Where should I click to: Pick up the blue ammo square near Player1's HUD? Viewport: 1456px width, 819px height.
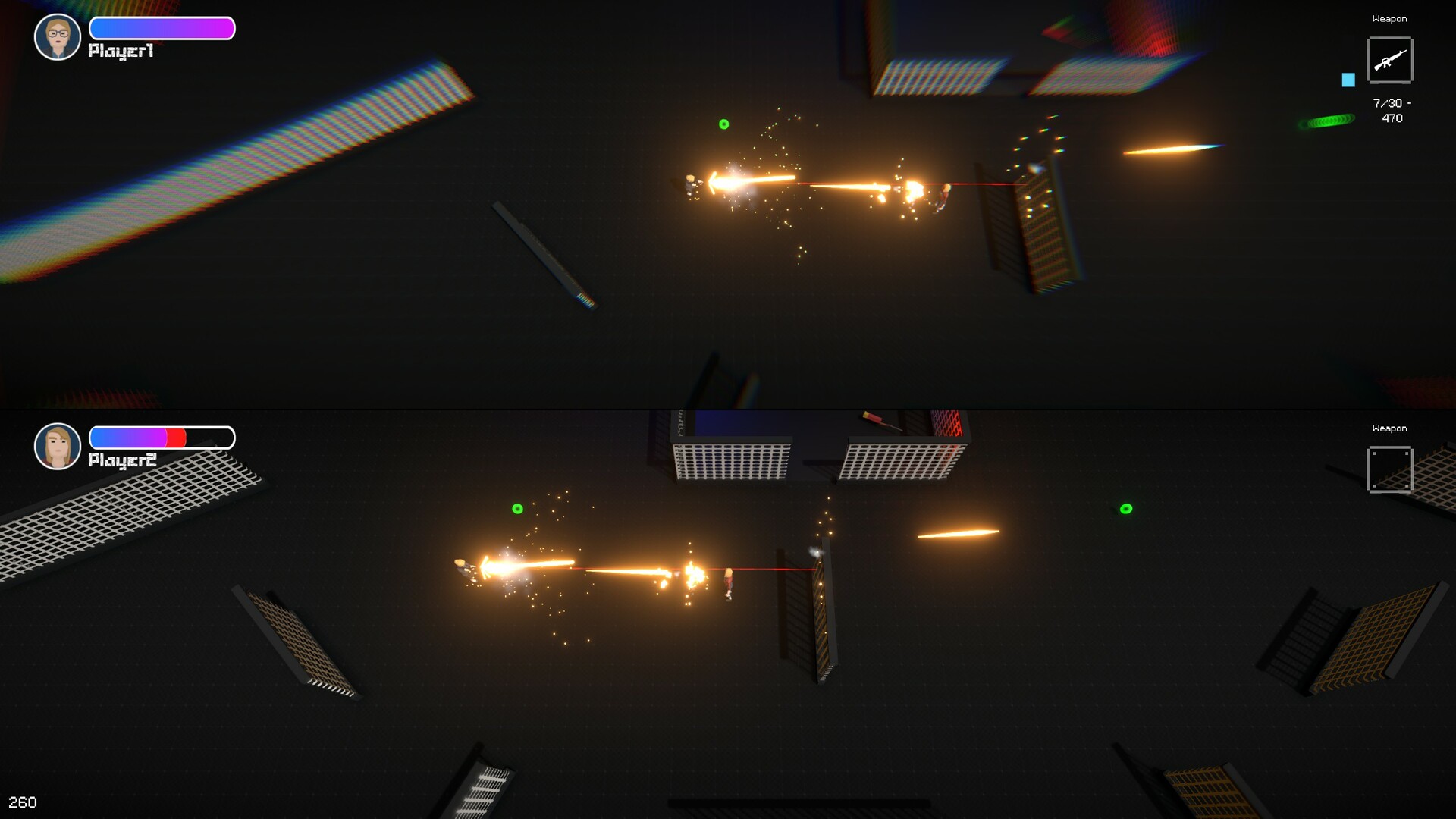[1348, 78]
